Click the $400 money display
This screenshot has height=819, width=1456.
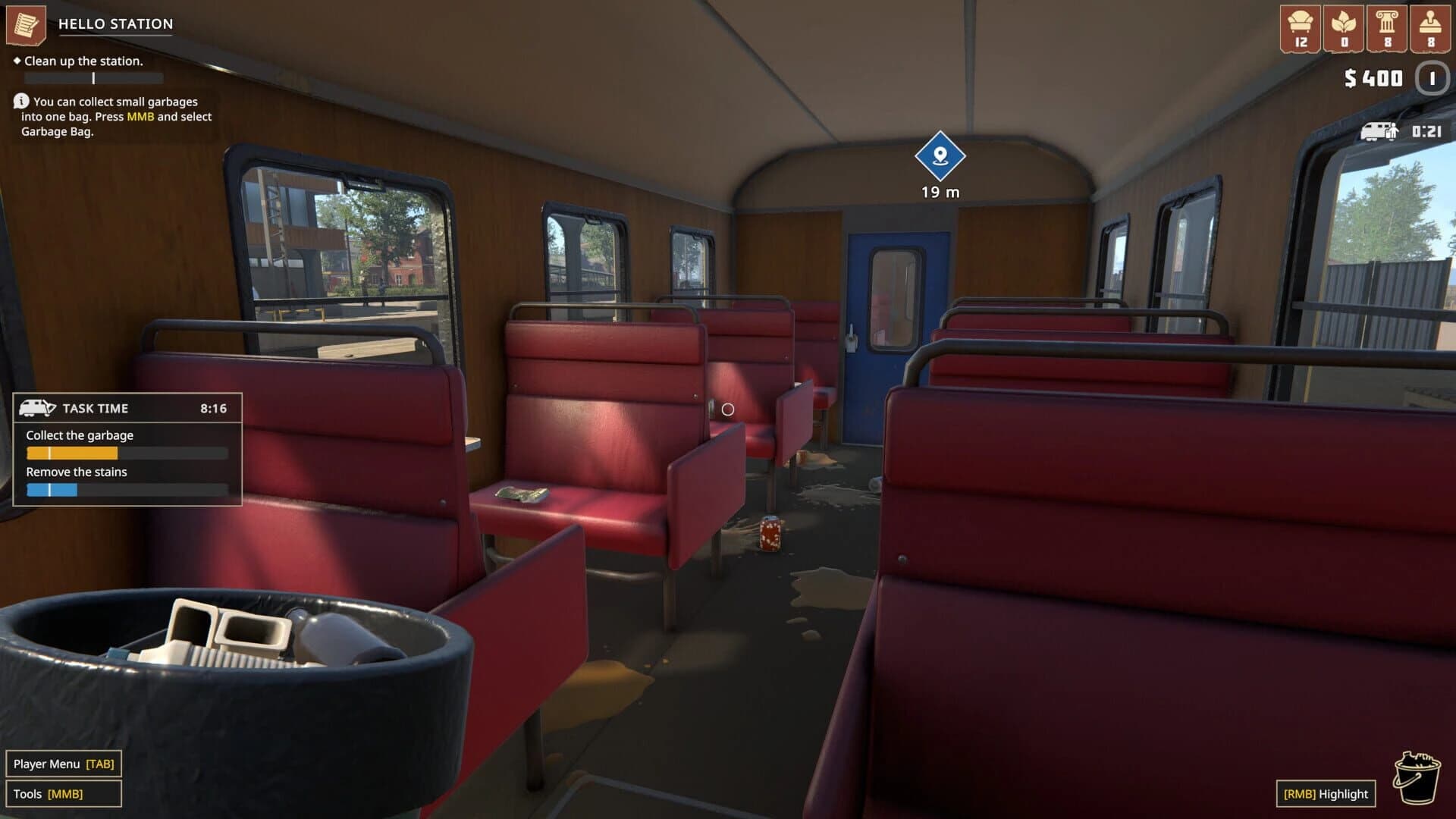[1376, 77]
